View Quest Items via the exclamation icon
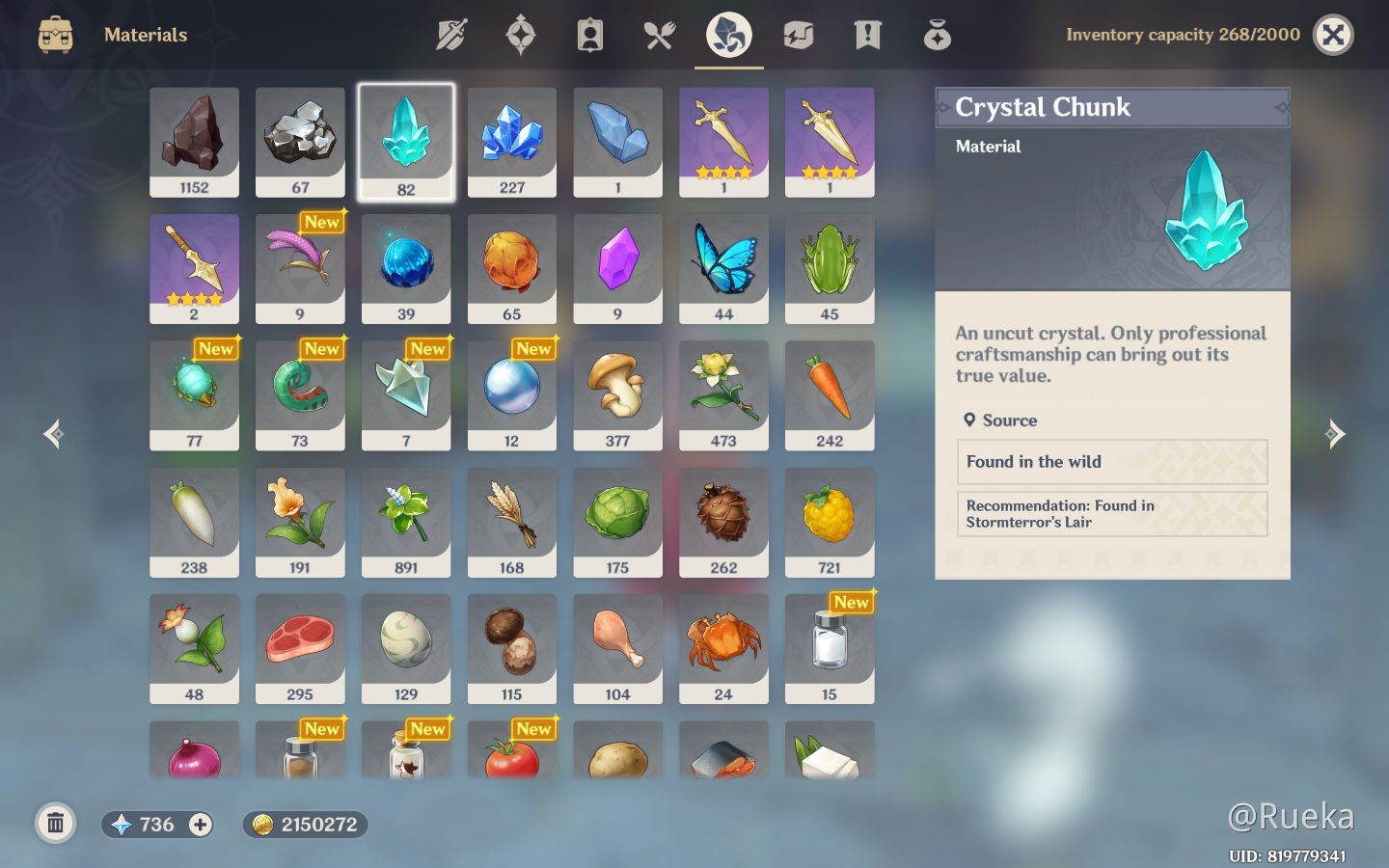1389x868 pixels. pyautogui.click(x=867, y=35)
